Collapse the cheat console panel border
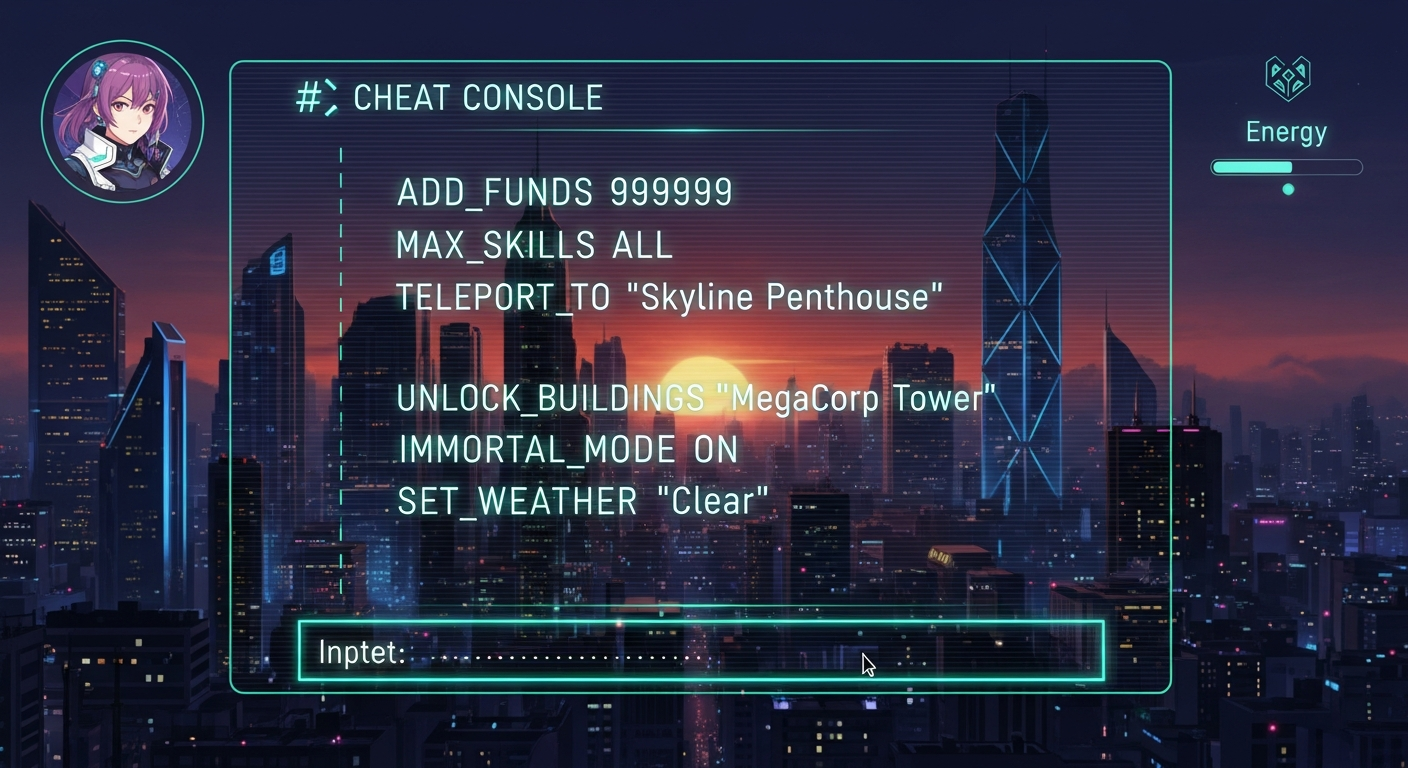The height and width of the screenshot is (768, 1408). tap(700, 63)
